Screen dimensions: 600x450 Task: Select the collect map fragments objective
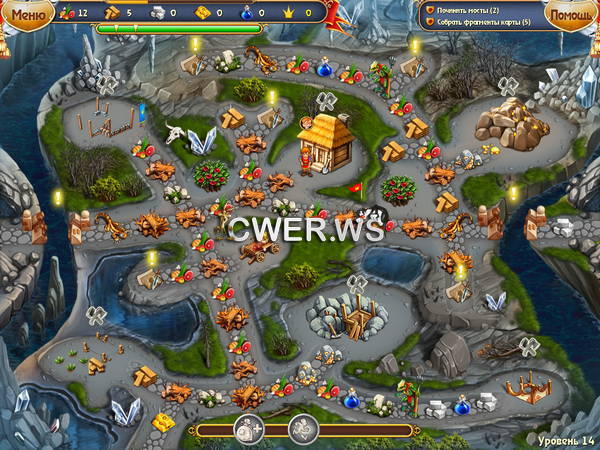(482, 22)
